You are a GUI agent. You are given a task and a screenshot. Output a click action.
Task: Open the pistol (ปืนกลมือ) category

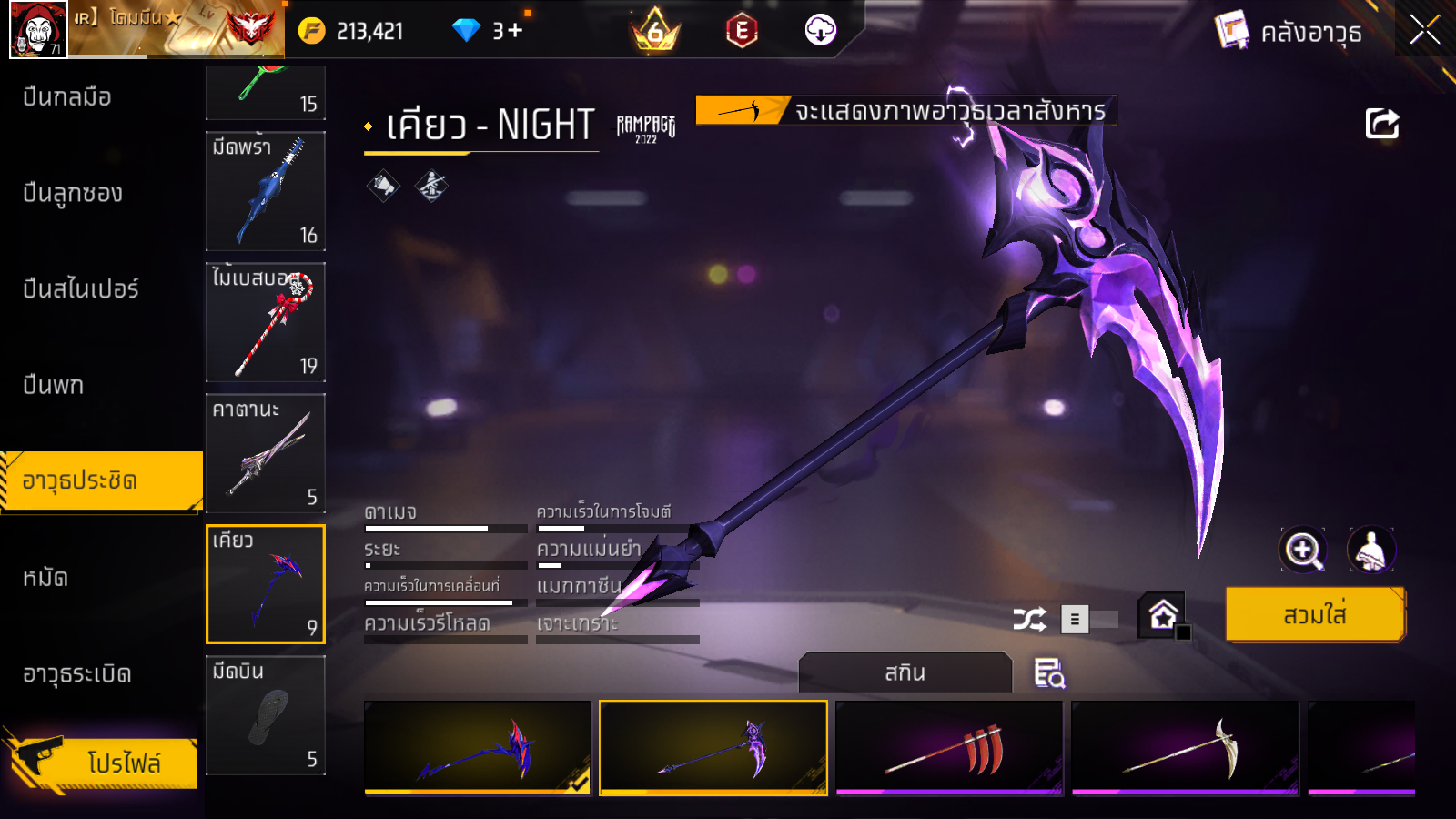pos(67,96)
